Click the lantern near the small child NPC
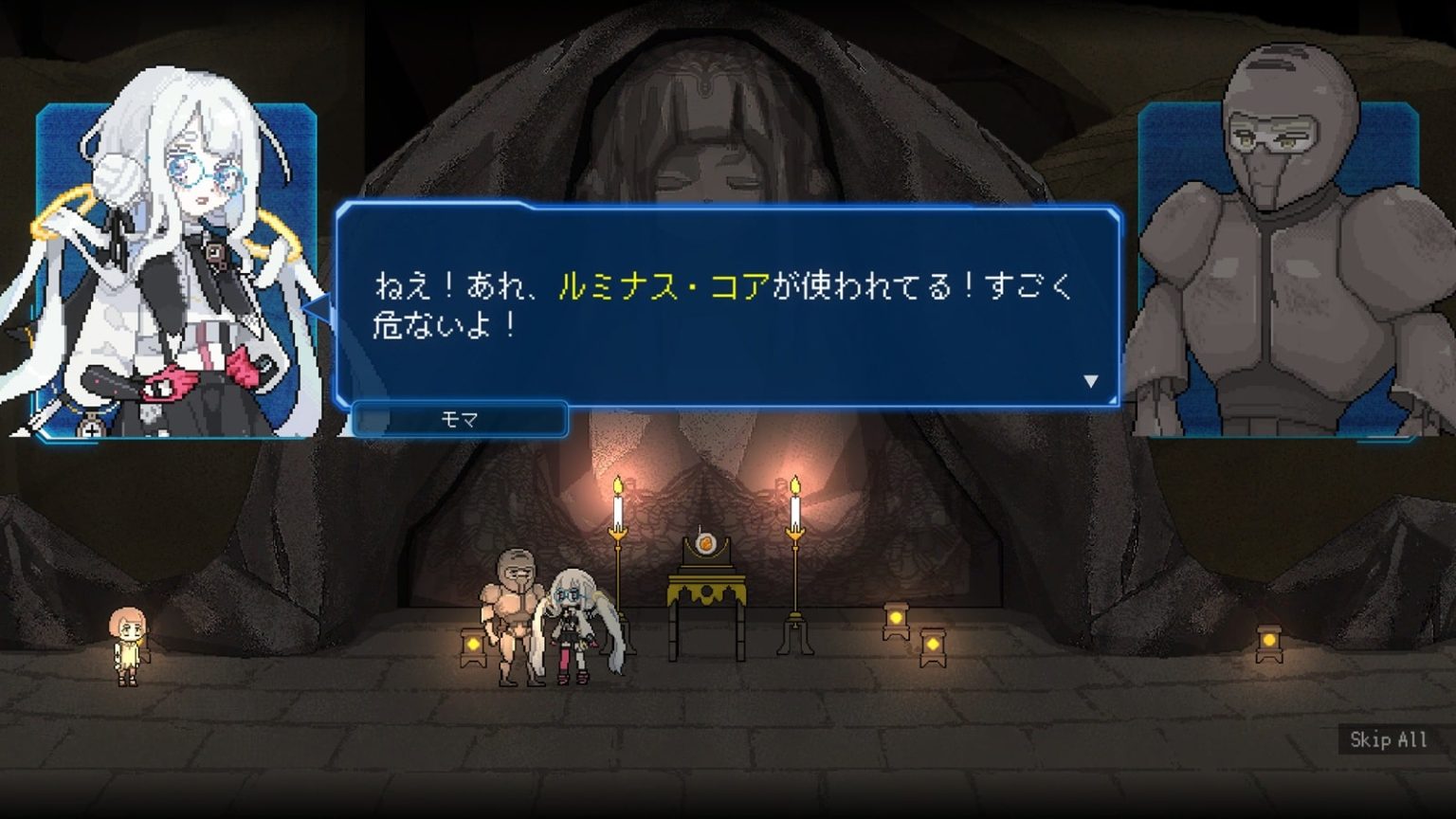The image size is (1456, 819). [x=471, y=646]
